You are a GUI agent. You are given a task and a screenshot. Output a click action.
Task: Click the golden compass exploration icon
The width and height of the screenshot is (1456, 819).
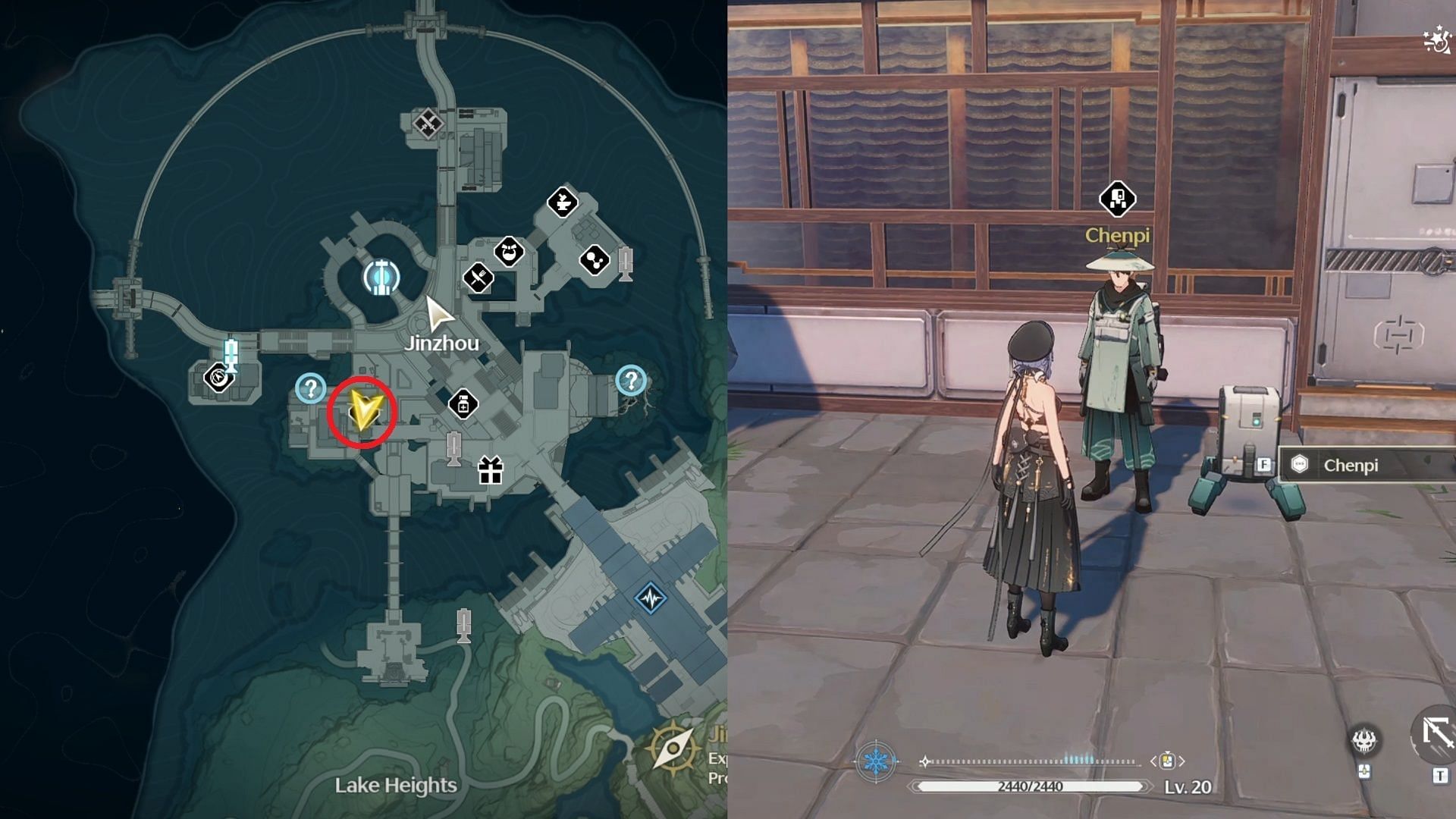(673, 748)
